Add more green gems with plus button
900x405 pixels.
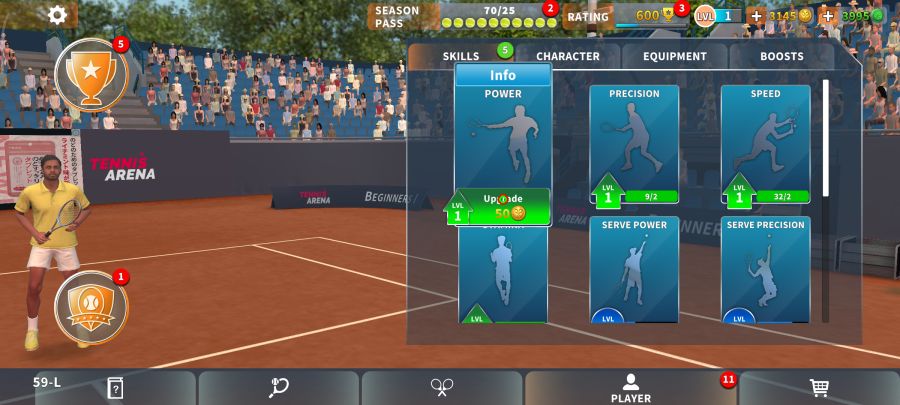(x=828, y=16)
